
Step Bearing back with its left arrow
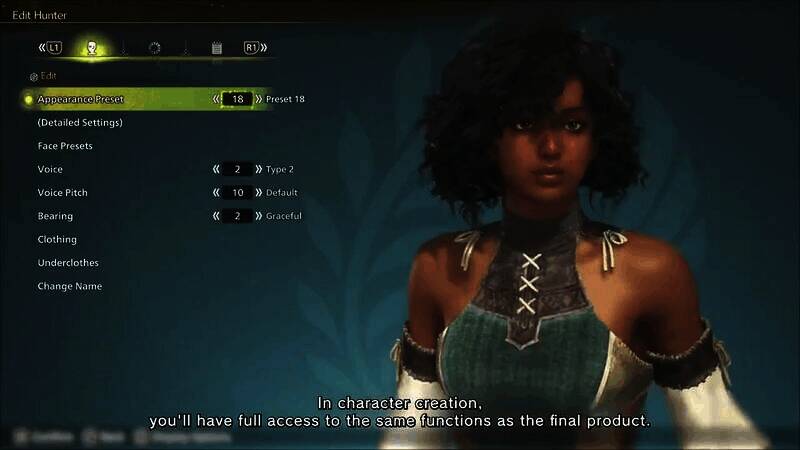pyautogui.click(x=216, y=216)
